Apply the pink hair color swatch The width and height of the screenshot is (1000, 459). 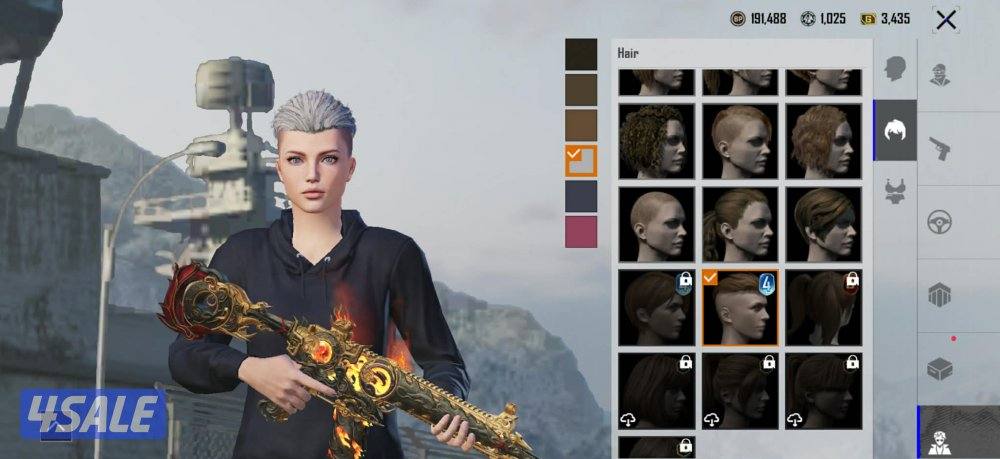coord(581,231)
